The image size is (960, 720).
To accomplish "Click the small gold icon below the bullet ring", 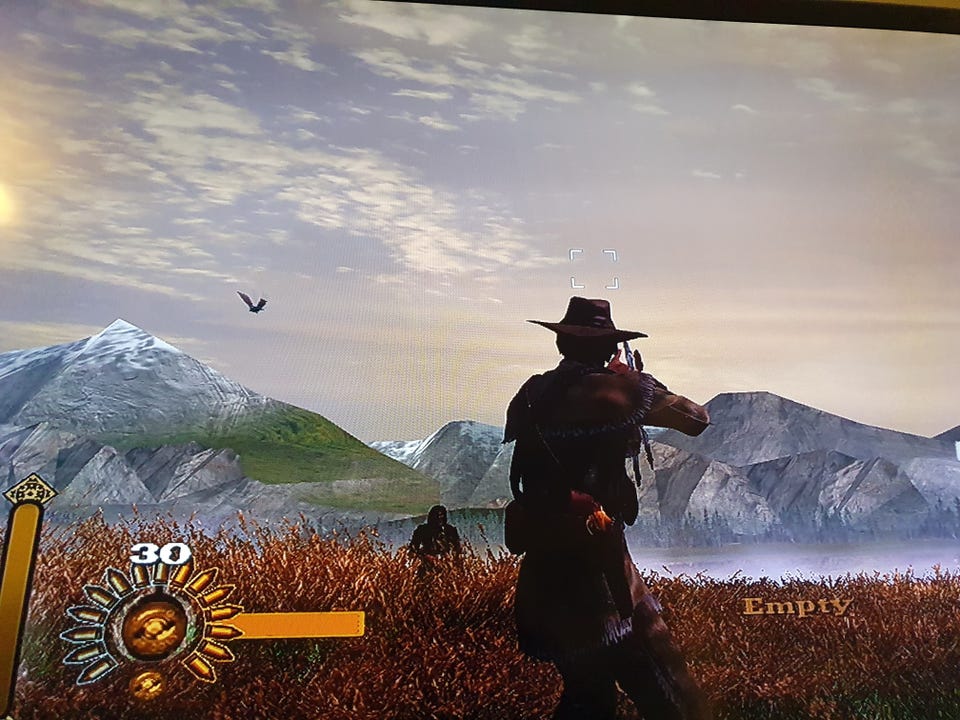I will tap(146, 685).
